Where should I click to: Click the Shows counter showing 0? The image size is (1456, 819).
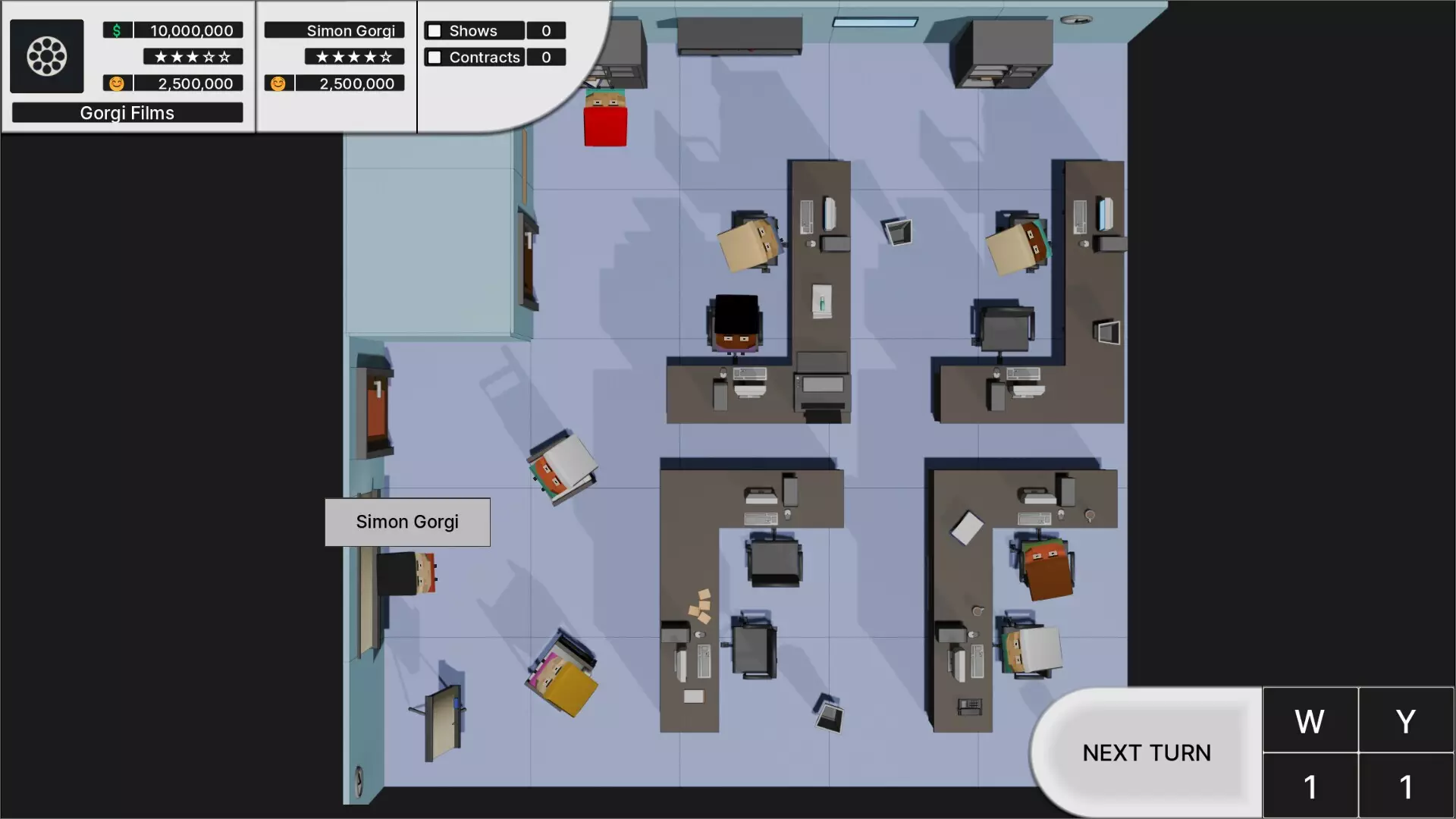[546, 30]
